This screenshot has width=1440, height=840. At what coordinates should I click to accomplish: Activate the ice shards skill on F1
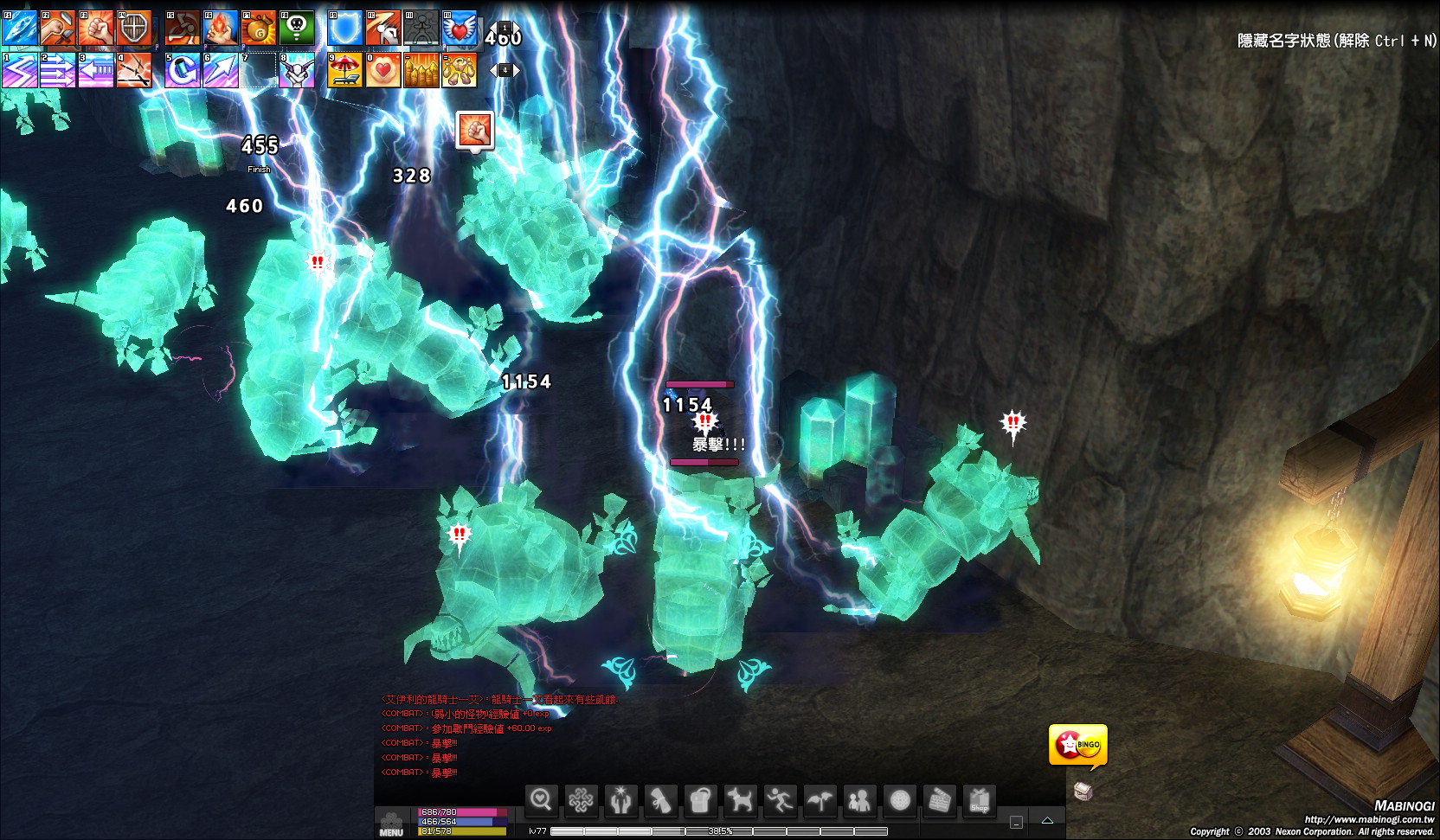tap(19, 29)
